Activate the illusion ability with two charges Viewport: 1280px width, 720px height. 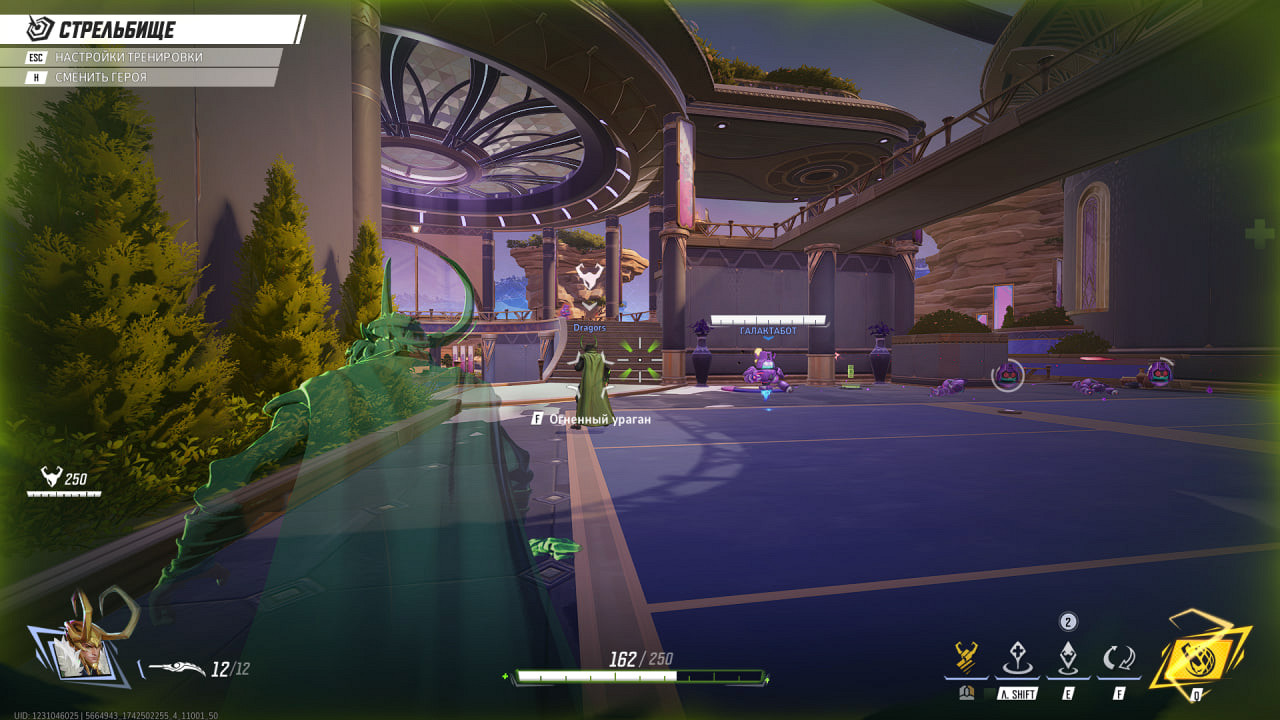(x=1068, y=658)
